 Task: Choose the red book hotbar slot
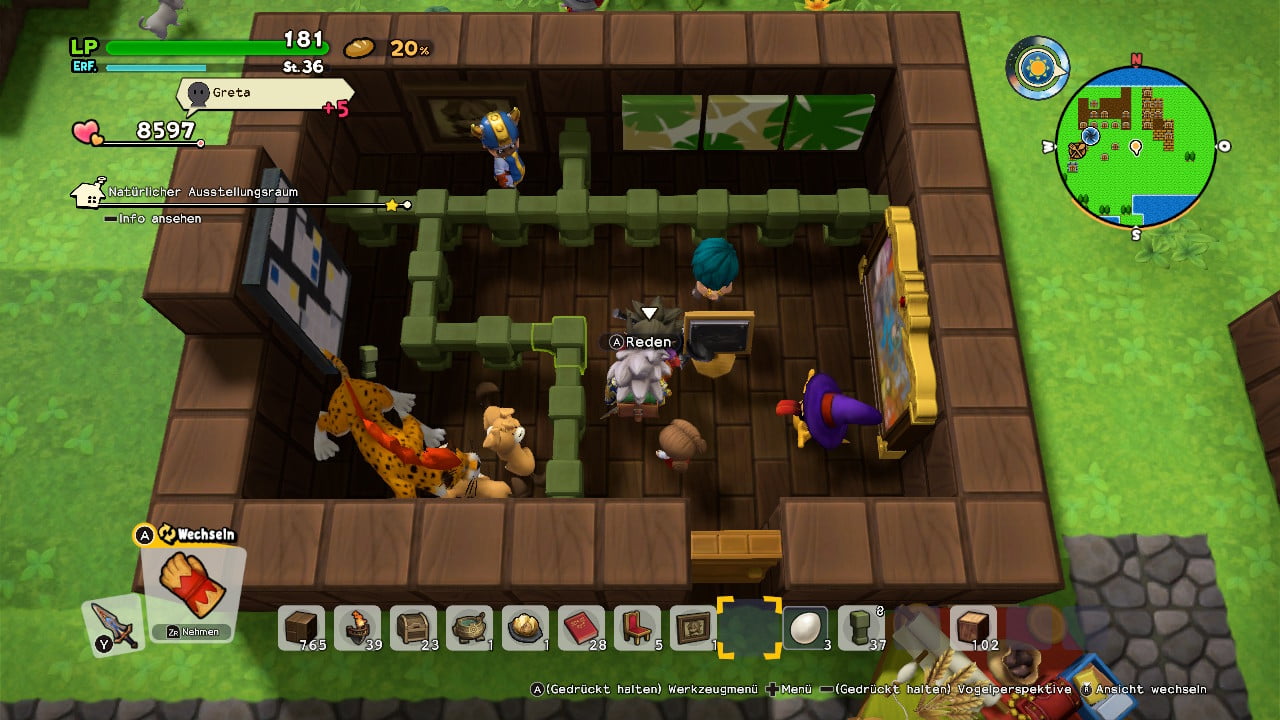(582, 627)
